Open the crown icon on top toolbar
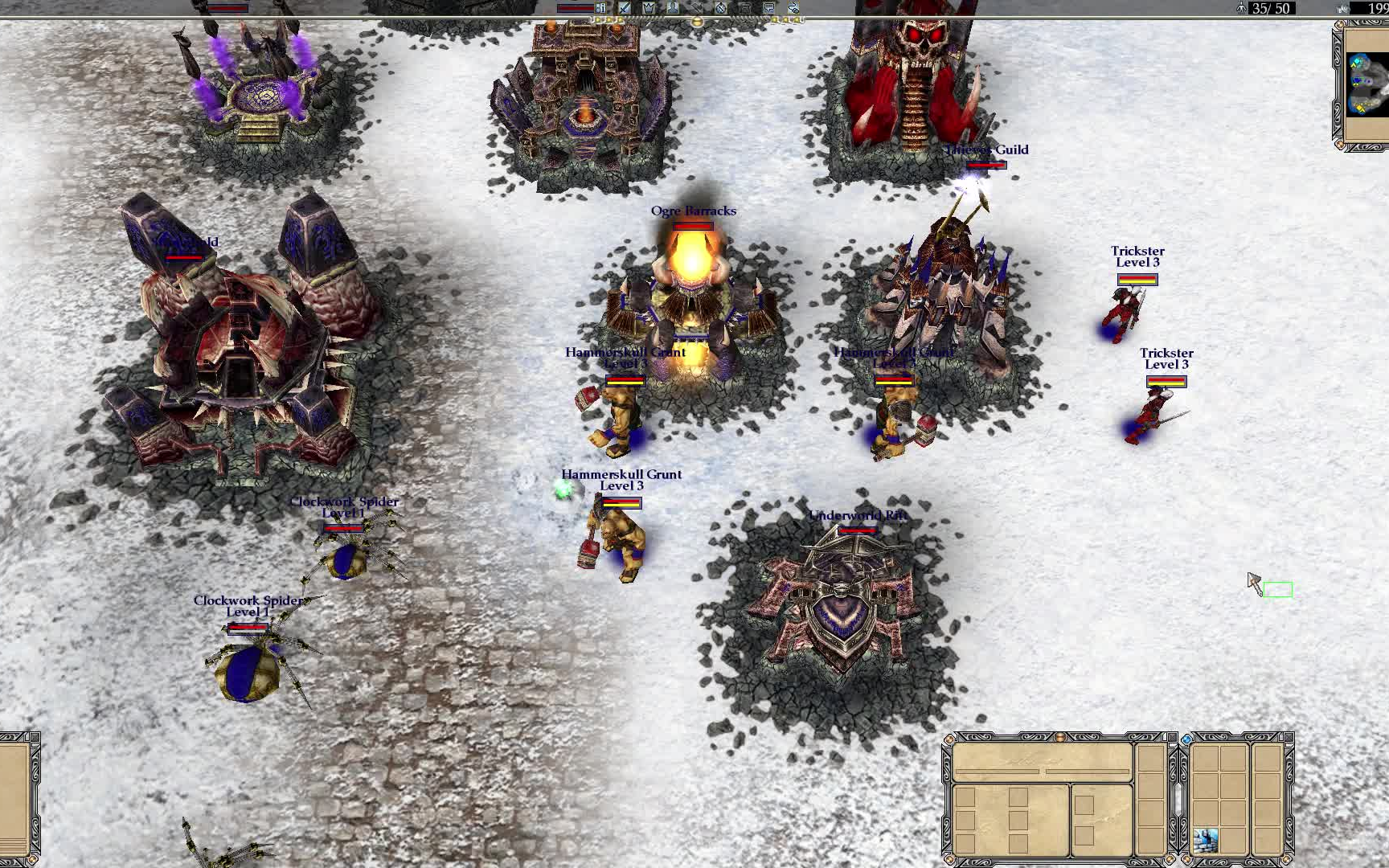This screenshot has width=1389, height=868. [x=649, y=8]
